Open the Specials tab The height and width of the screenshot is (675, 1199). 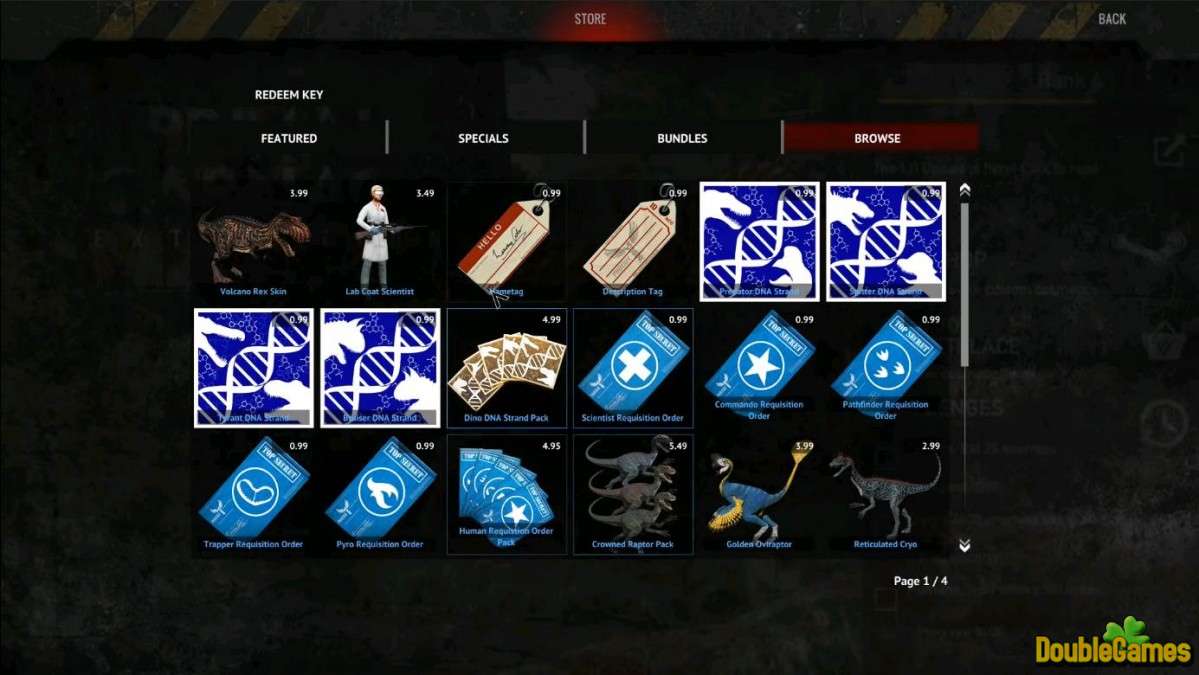[x=484, y=138]
